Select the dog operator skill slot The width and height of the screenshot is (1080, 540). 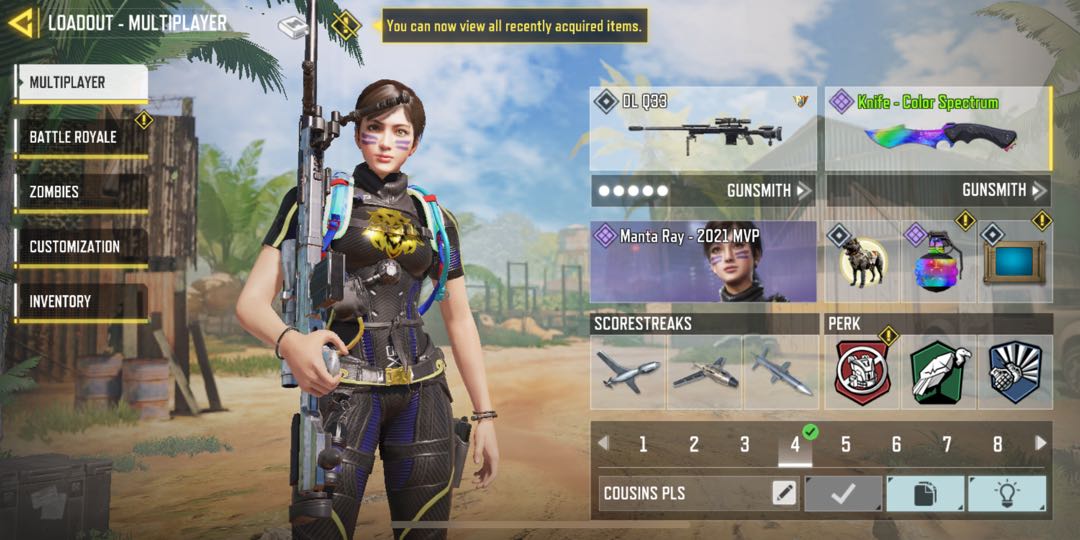coord(863,262)
